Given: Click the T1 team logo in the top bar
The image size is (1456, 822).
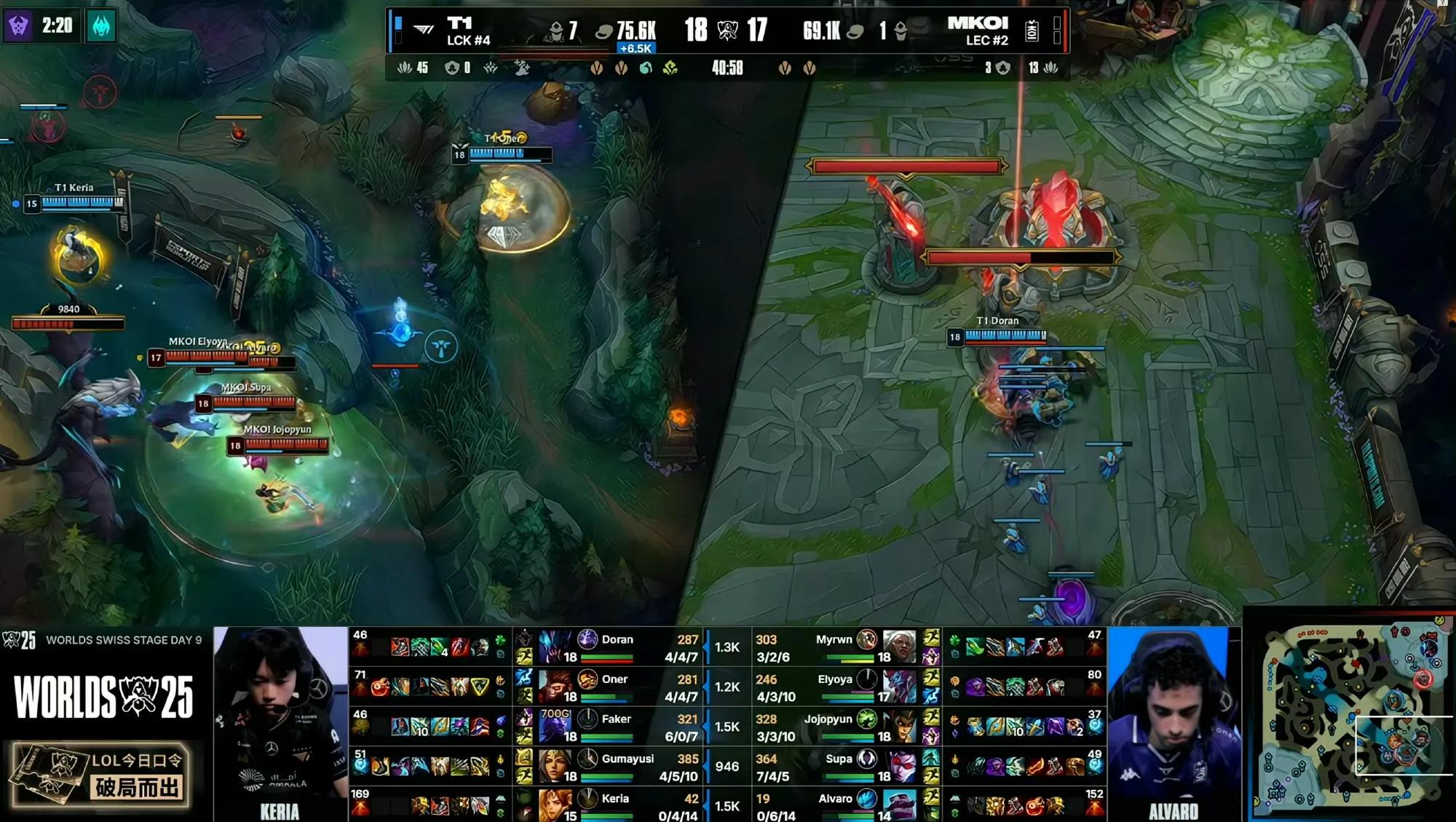Looking at the screenshot, I should pyautogui.click(x=424, y=30).
